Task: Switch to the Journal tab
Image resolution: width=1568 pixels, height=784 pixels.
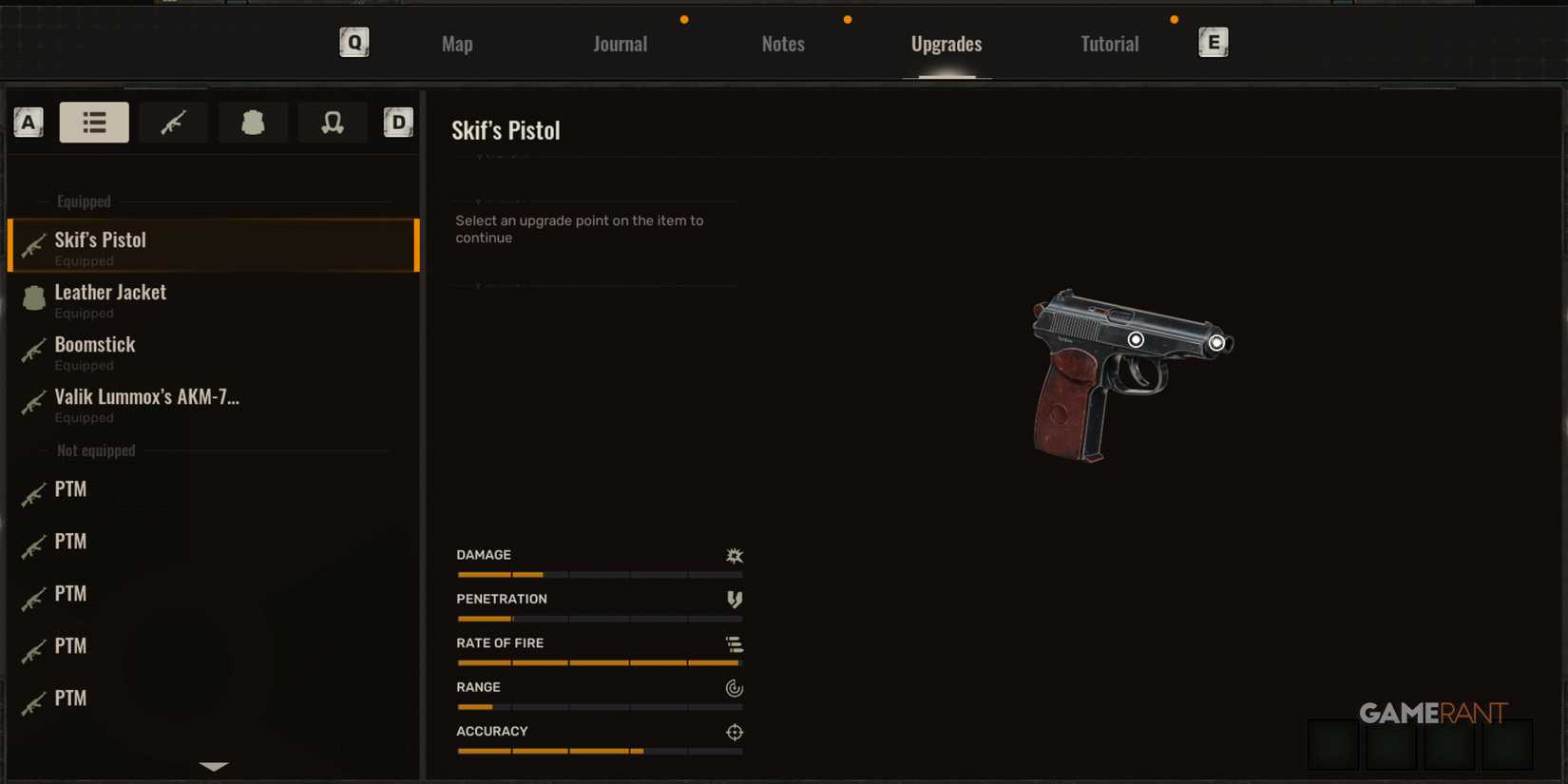Action: point(620,43)
